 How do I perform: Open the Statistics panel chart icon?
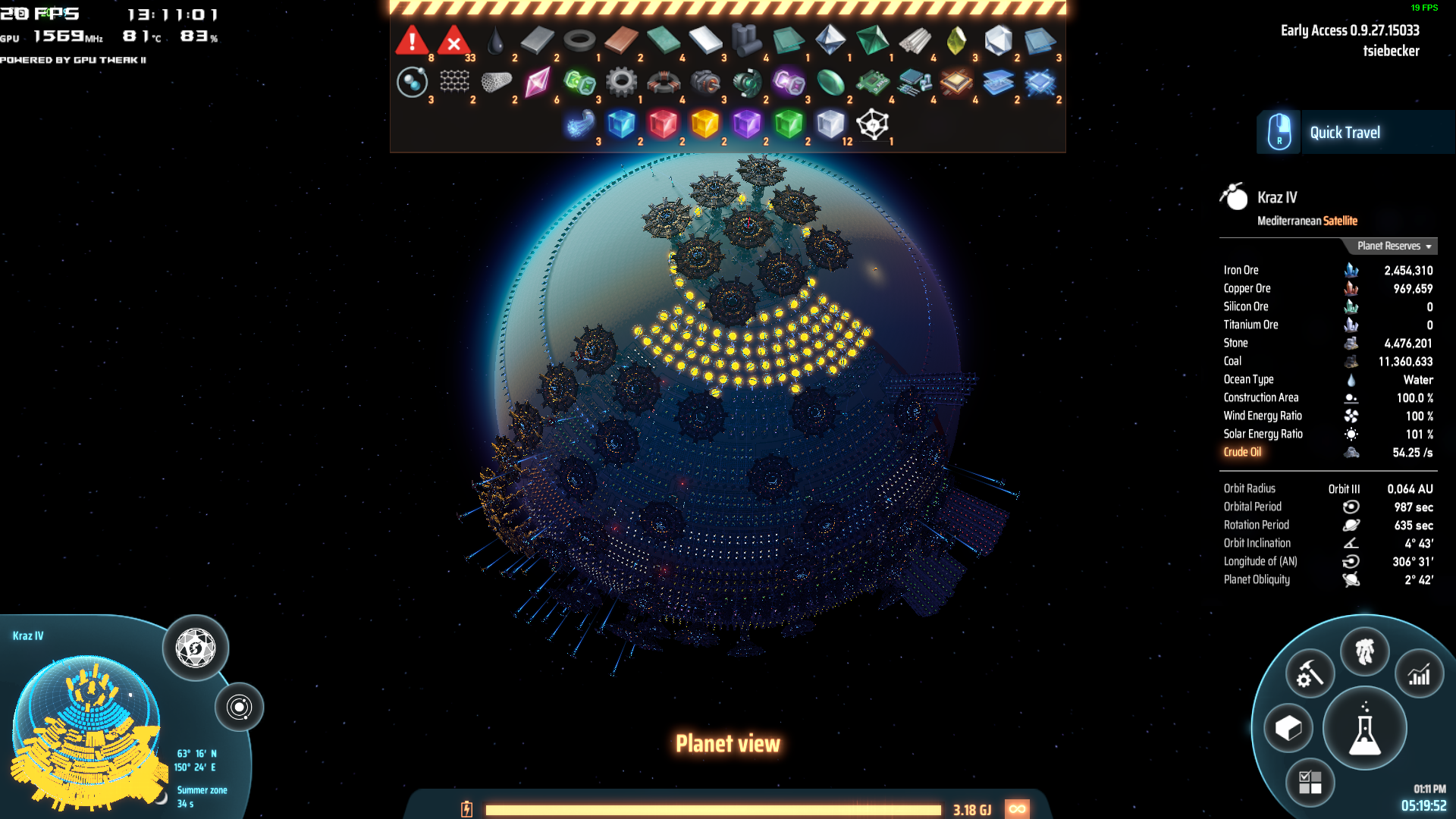1418,673
